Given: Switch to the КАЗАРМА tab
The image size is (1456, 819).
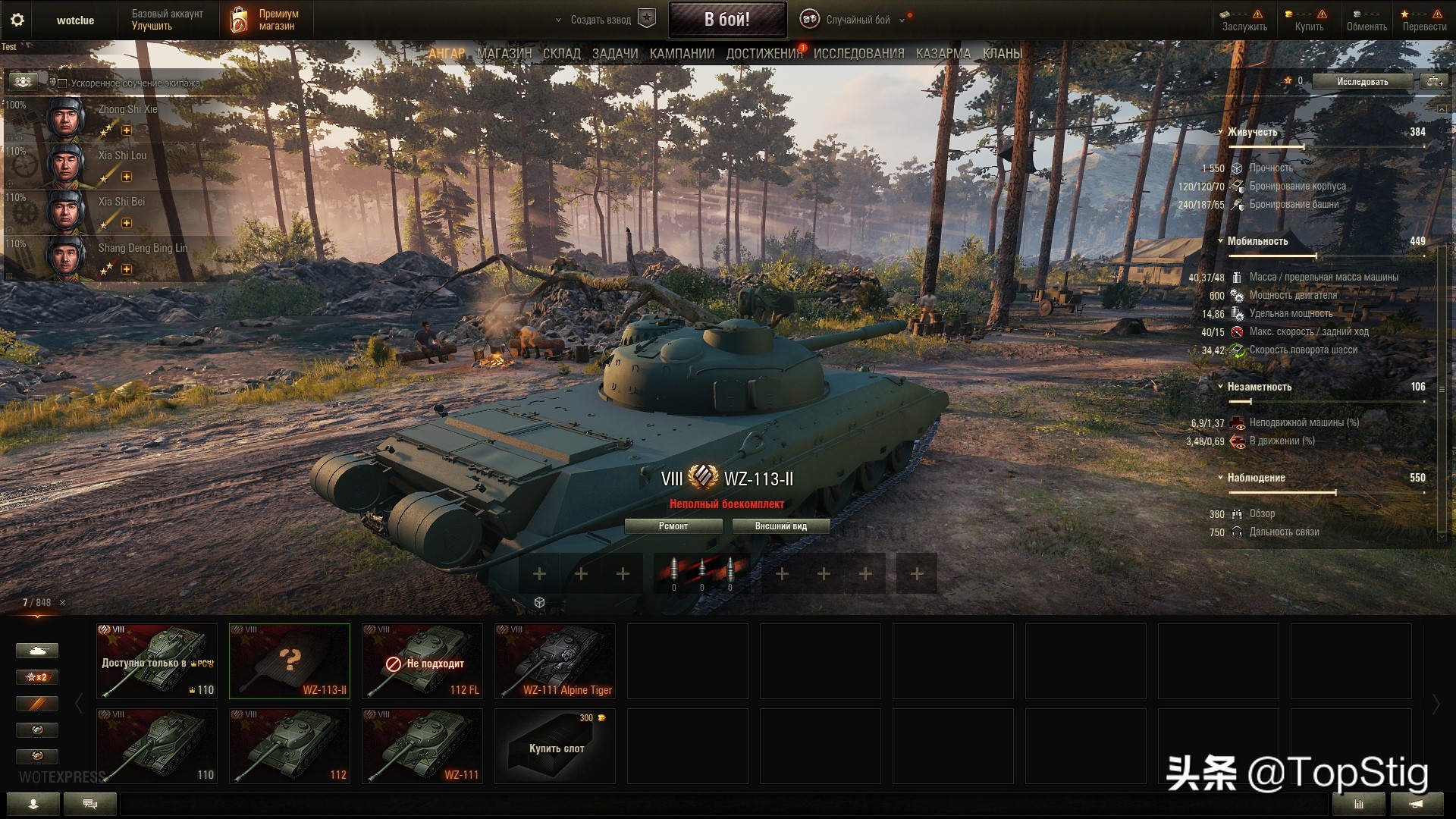Looking at the screenshot, I should click(943, 54).
